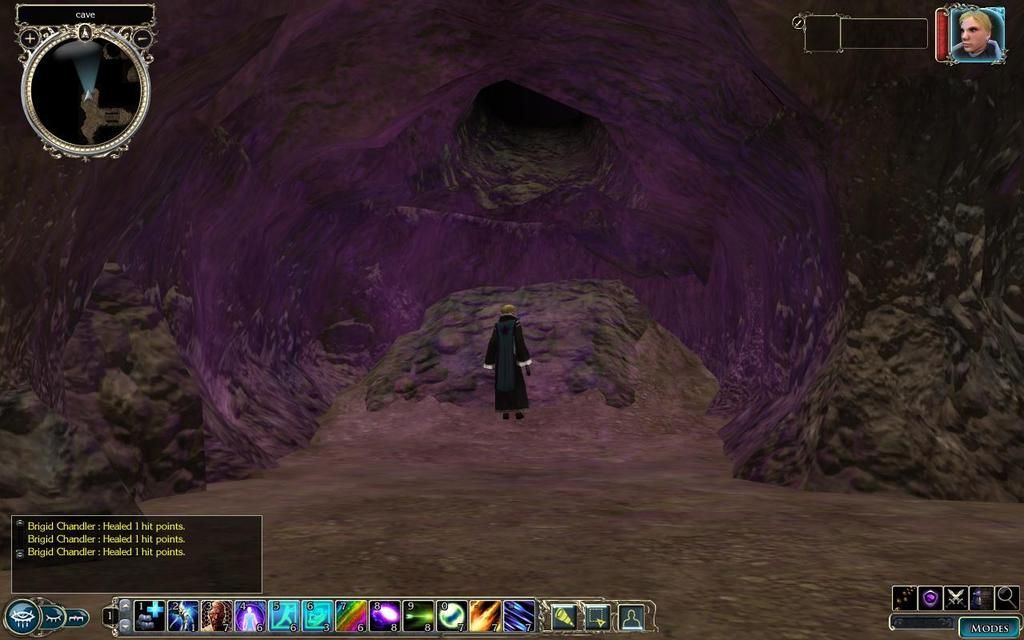Click the large open eye button
Image resolution: width=1024 pixels, height=640 pixels.
pyautogui.click(x=21, y=616)
